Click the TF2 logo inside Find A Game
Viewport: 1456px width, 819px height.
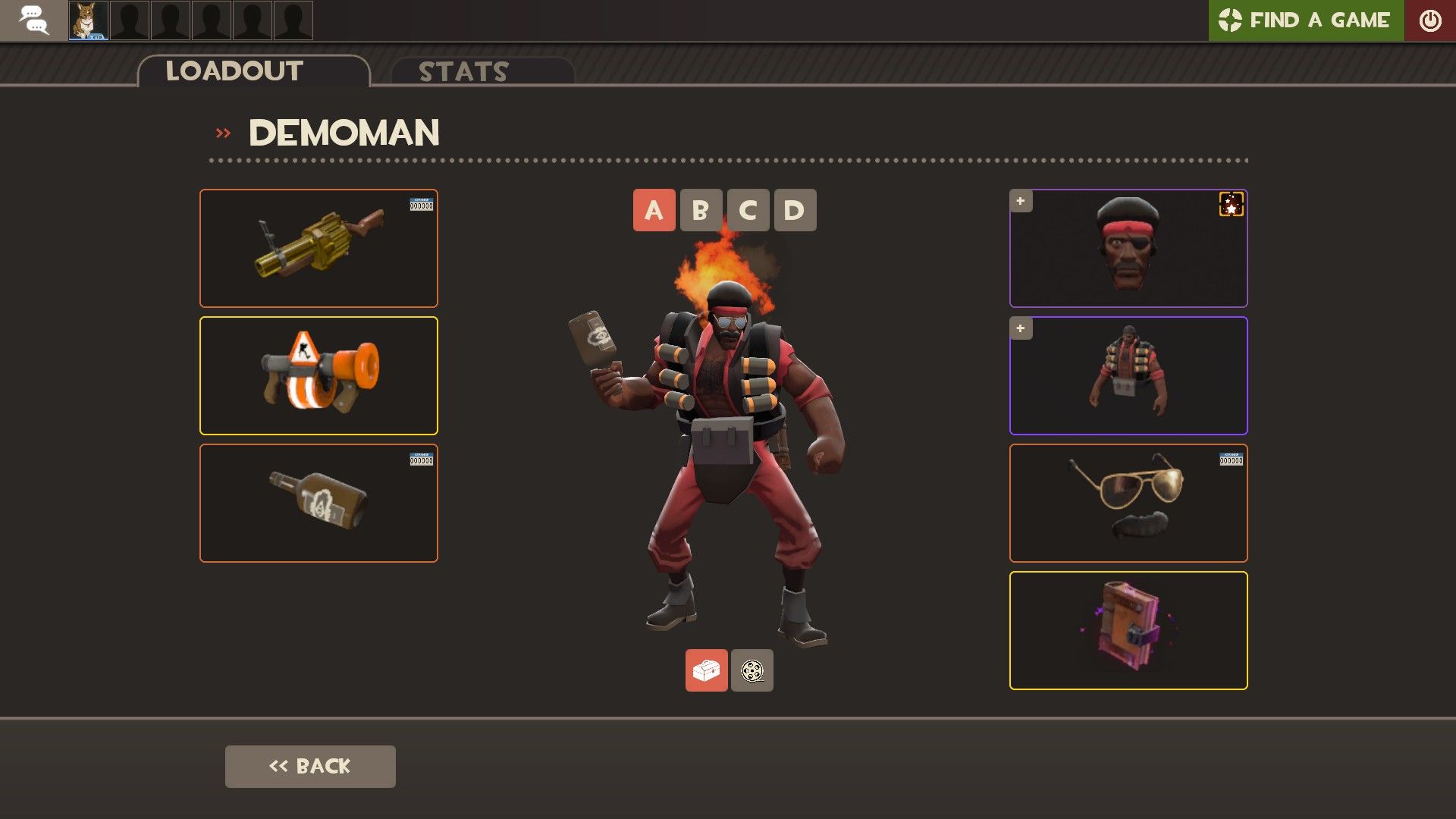(1230, 20)
